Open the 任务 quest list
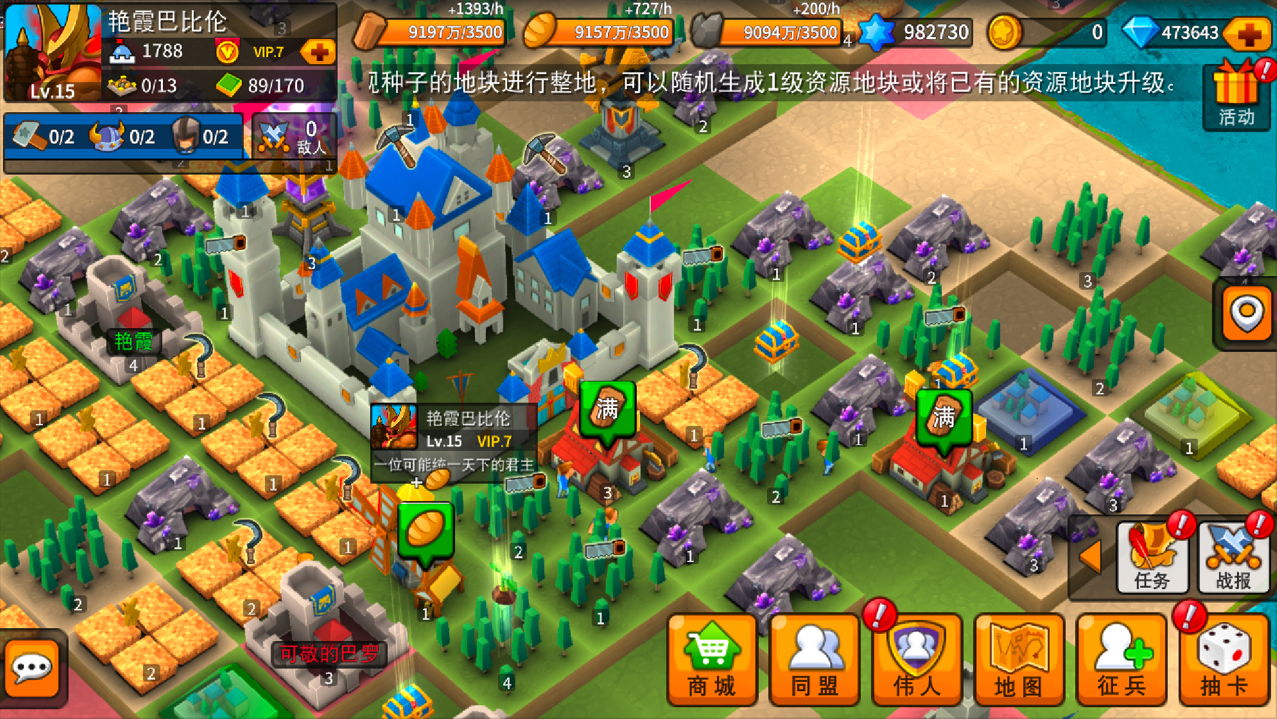 click(1152, 557)
